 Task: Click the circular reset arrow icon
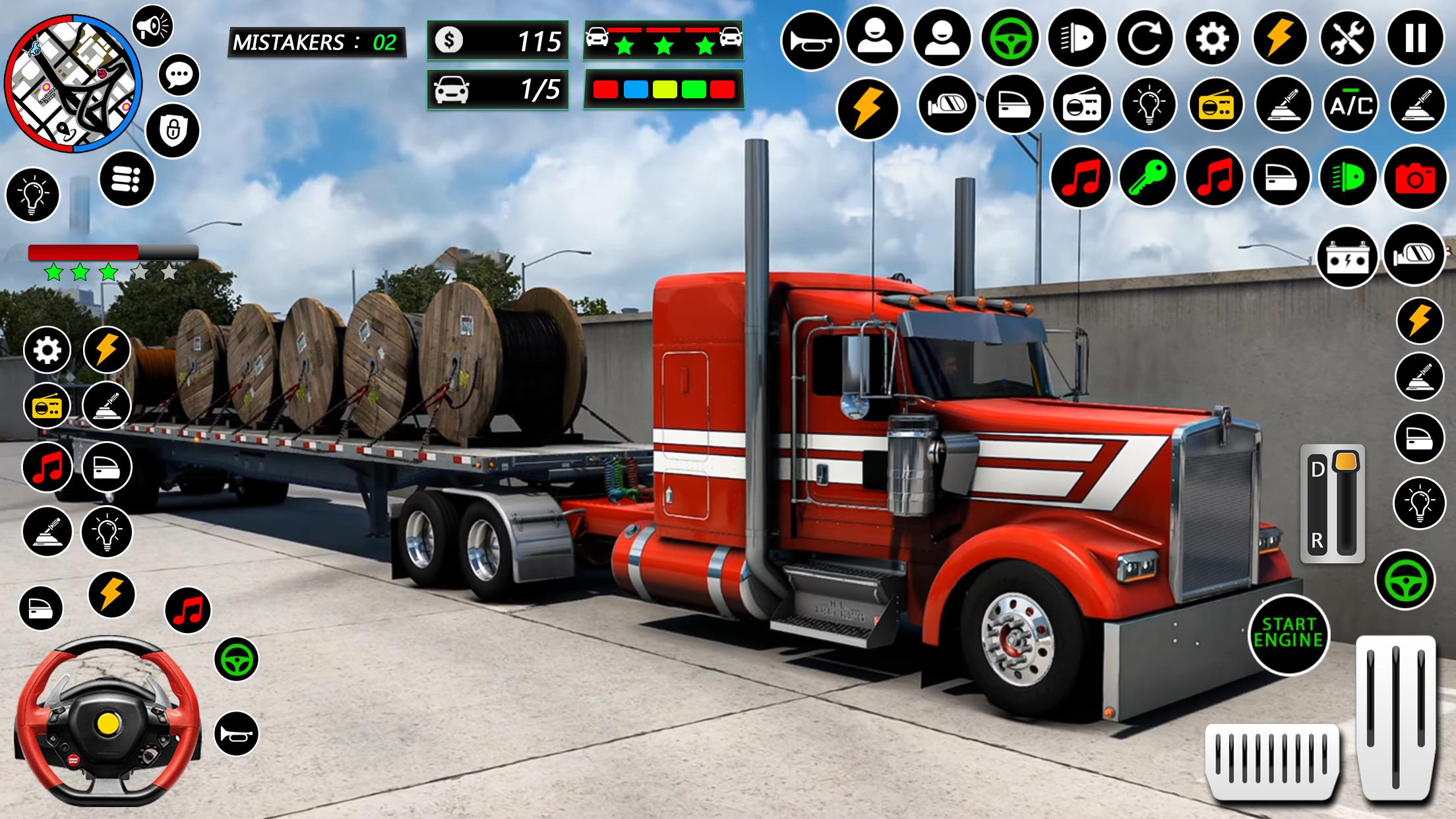[1145, 39]
